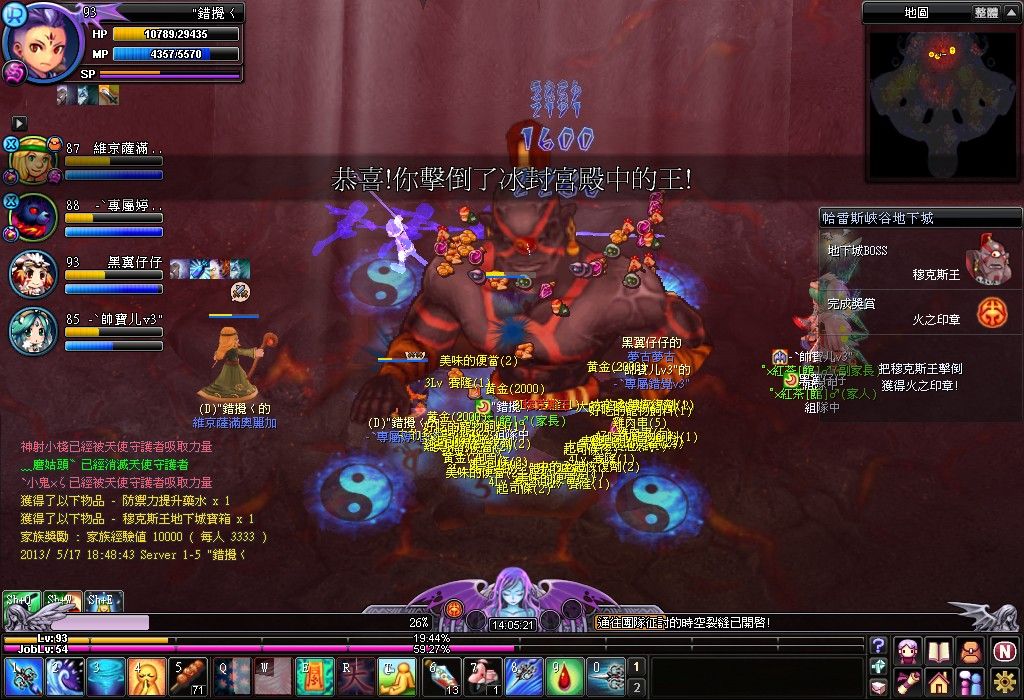The width and height of the screenshot is (1024, 700).
Task: Open the backpack inventory
Action: pos(970,648)
